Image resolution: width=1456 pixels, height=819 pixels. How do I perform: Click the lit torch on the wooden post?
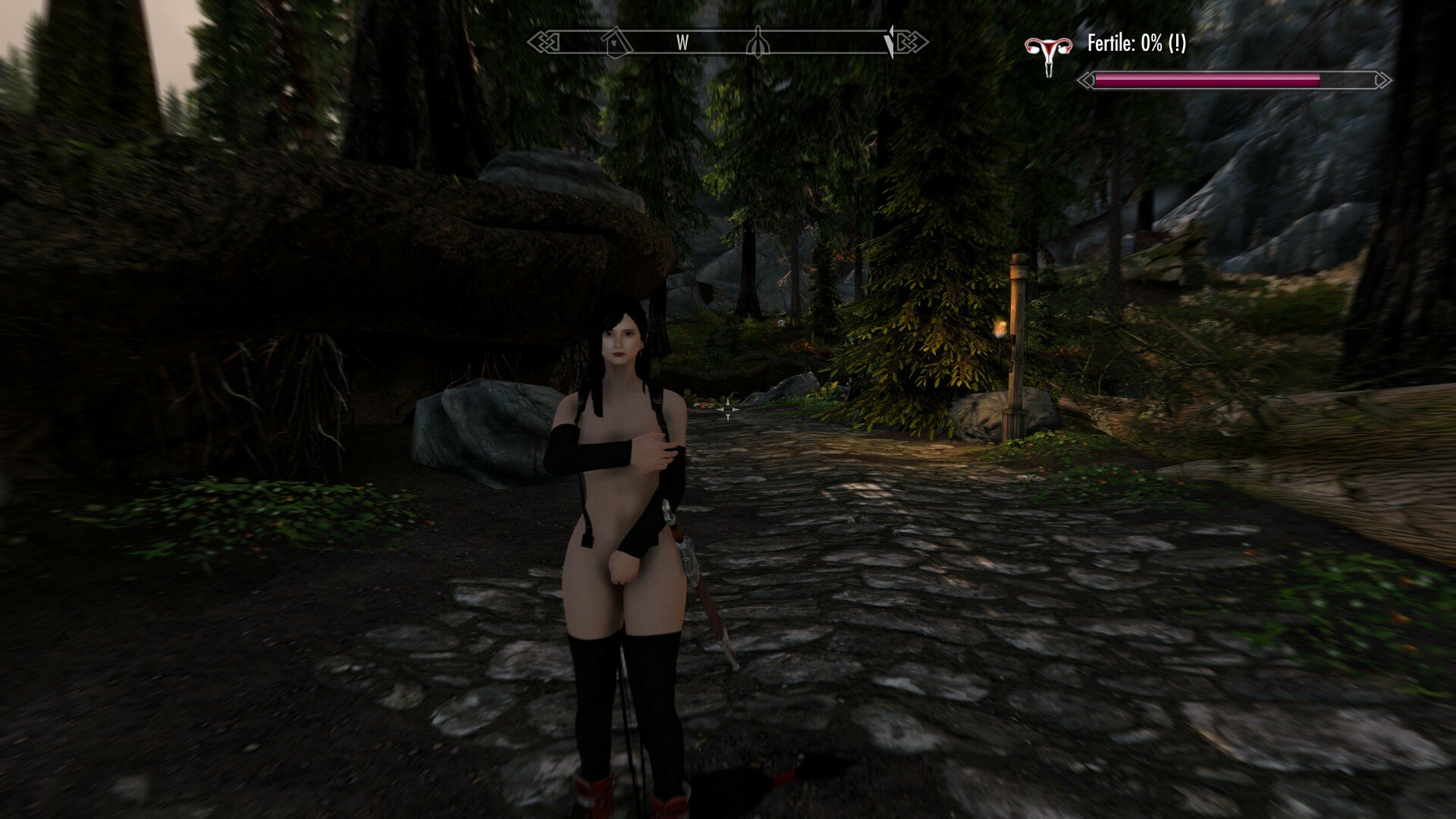(x=1003, y=328)
